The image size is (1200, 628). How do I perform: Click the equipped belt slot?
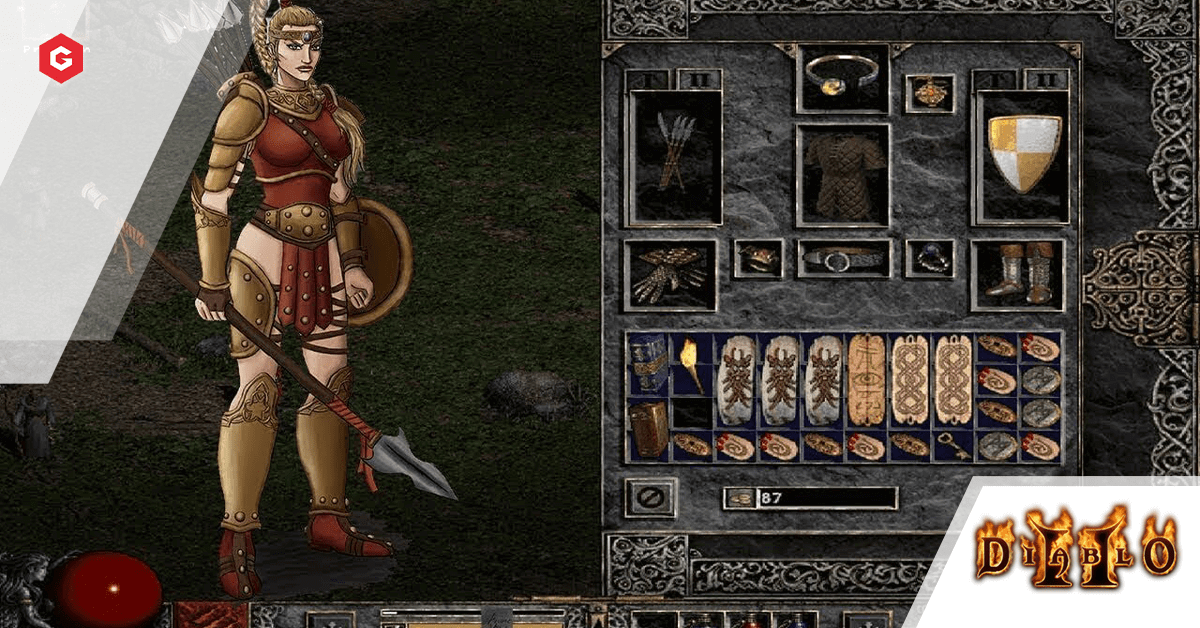842,258
